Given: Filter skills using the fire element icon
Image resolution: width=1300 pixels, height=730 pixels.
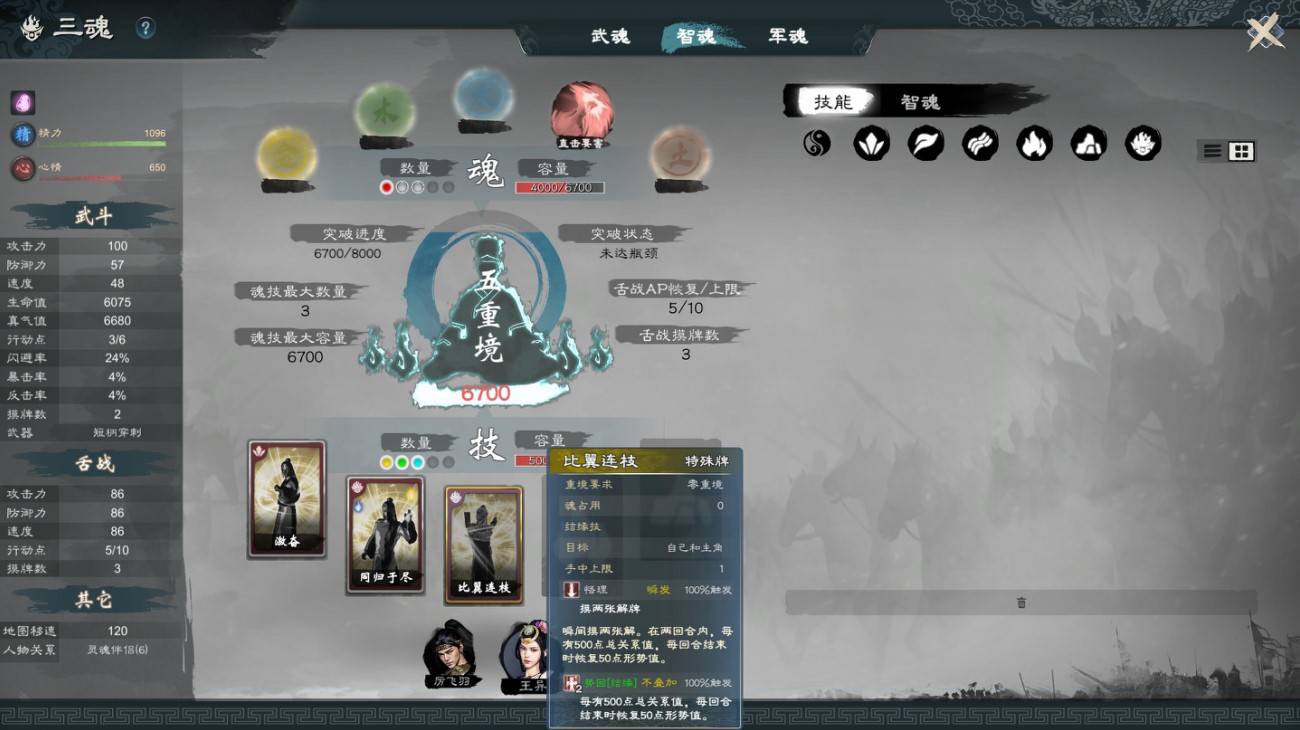Looking at the screenshot, I should point(1033,143).
